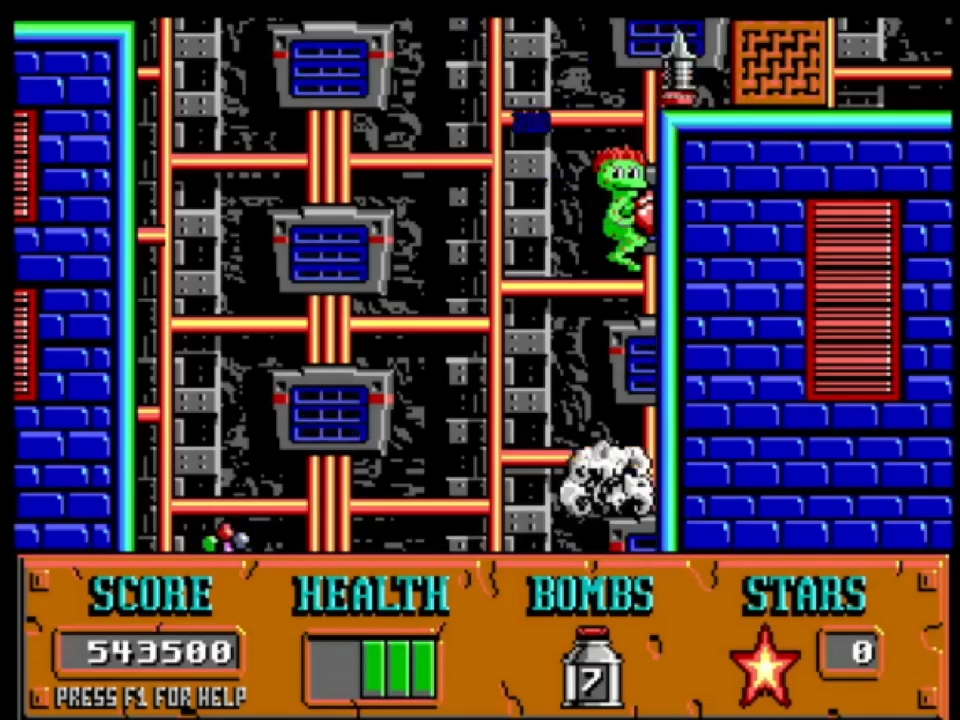Select the red star icon
Viewport: 960px width, 720px height.
(765, 666)
